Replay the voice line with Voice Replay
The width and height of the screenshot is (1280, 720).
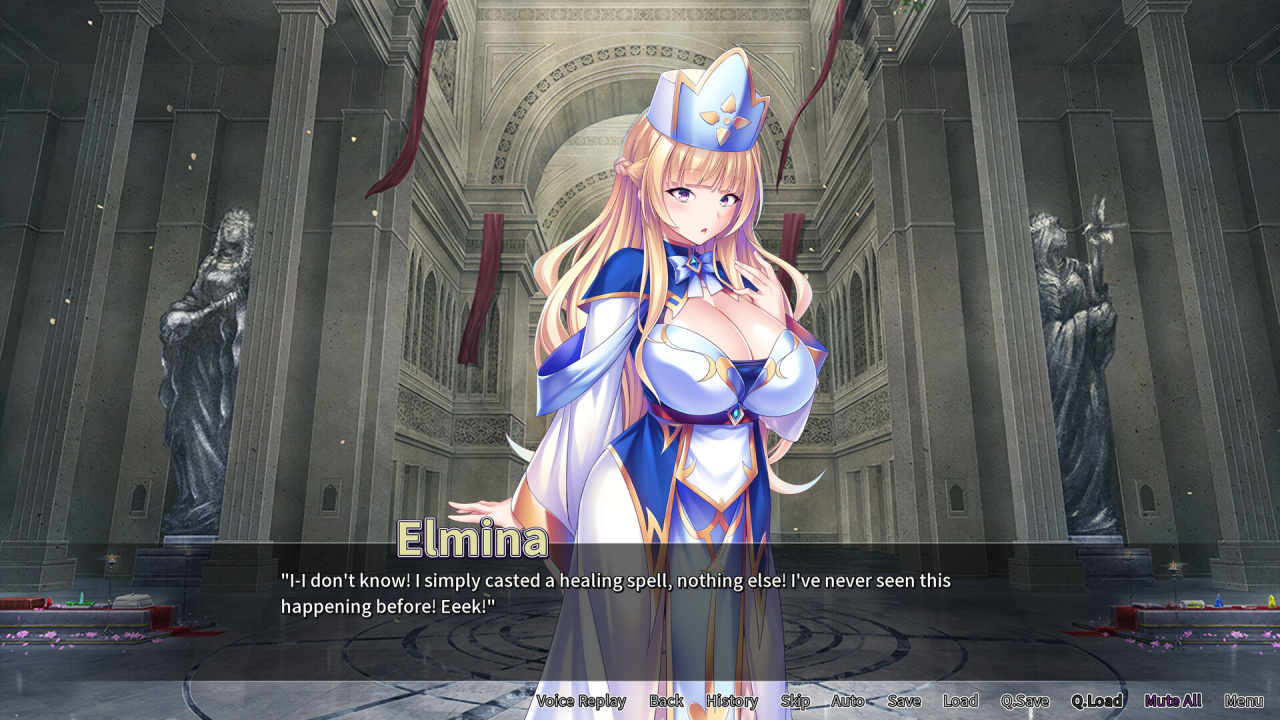tap(581, 701)
